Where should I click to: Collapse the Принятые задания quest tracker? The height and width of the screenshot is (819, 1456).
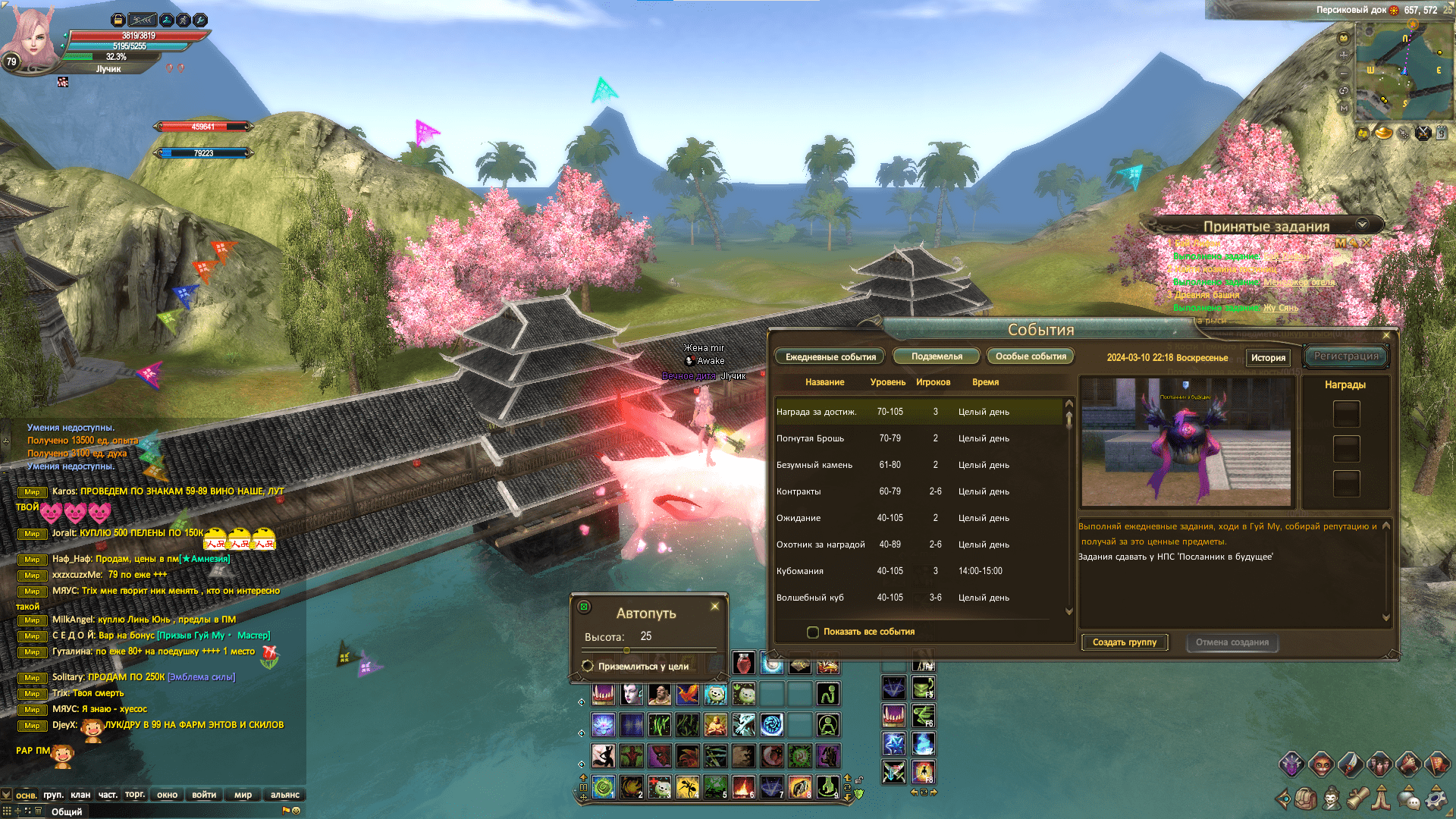tap(1362, 224)
